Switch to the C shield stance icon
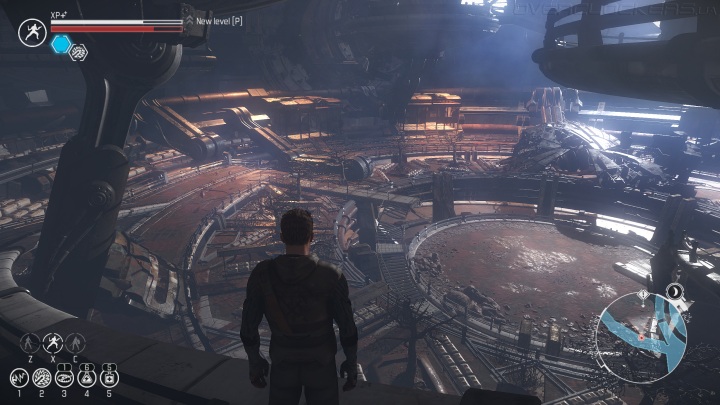 coord(75,342)
